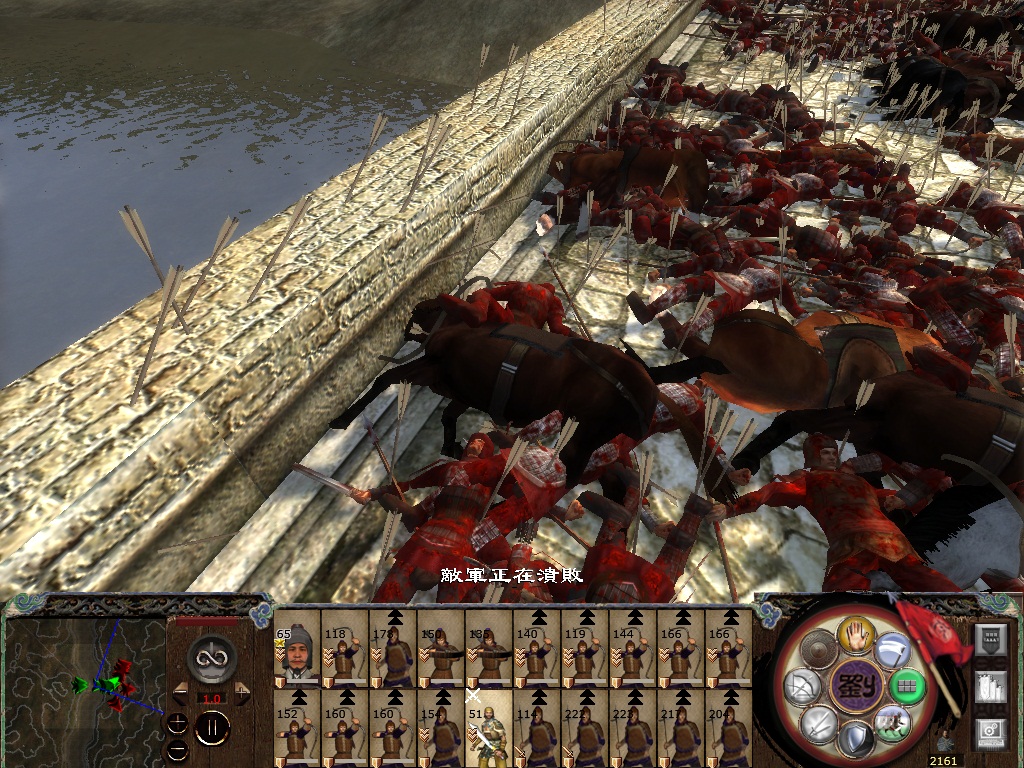Toggle the infinity speed button
This screenshot has width=1024, height=768.
coord(210,656)
